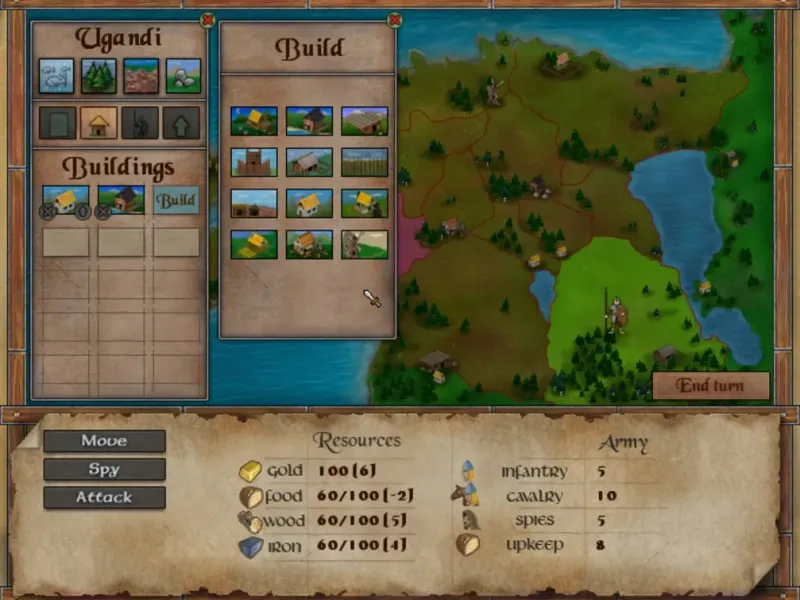Choose the large brown-roofed barn to build

[x=364, y=121]
